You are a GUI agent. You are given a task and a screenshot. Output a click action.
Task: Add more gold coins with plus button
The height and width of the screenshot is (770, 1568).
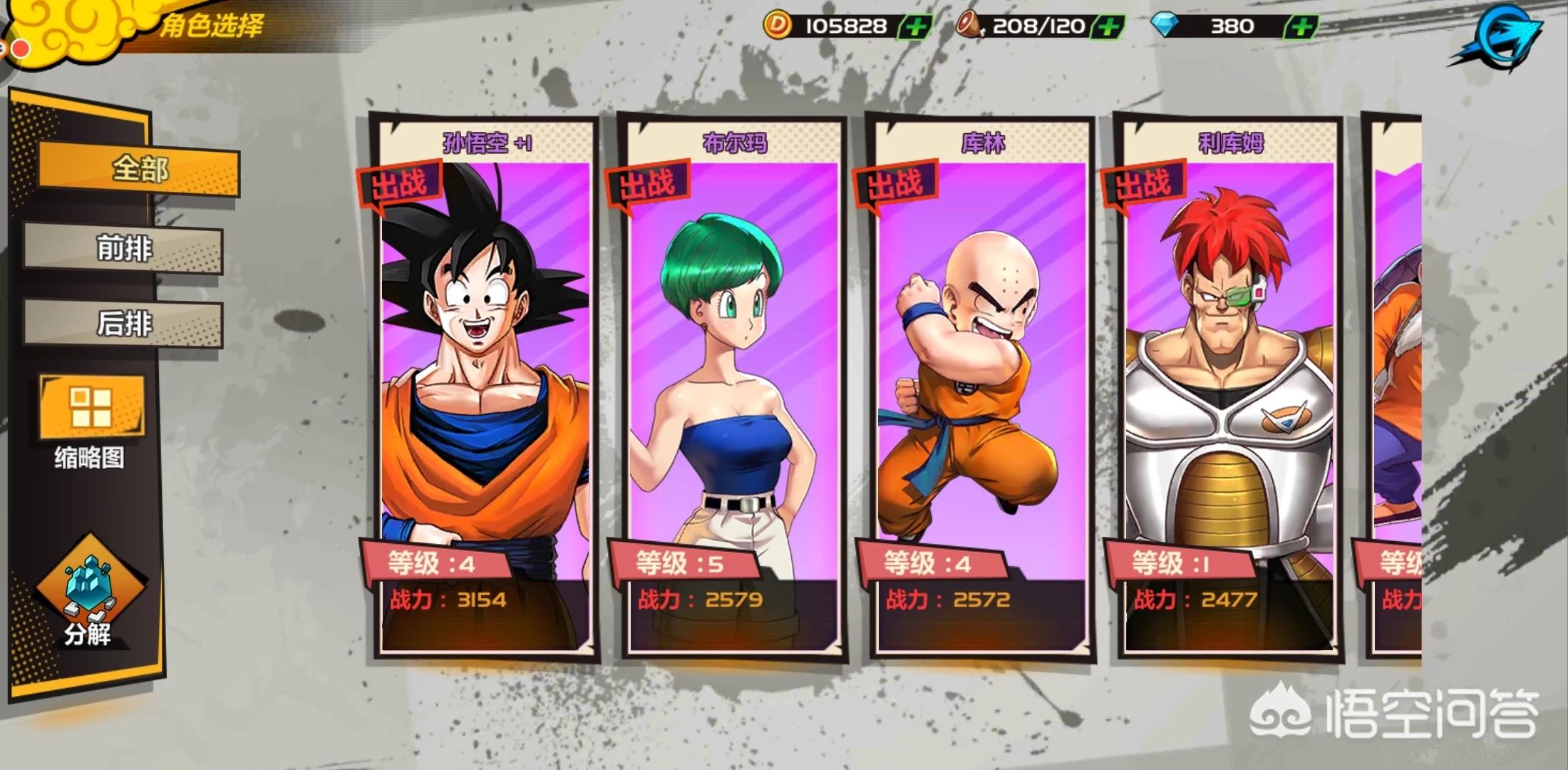[x=915, y=27]
